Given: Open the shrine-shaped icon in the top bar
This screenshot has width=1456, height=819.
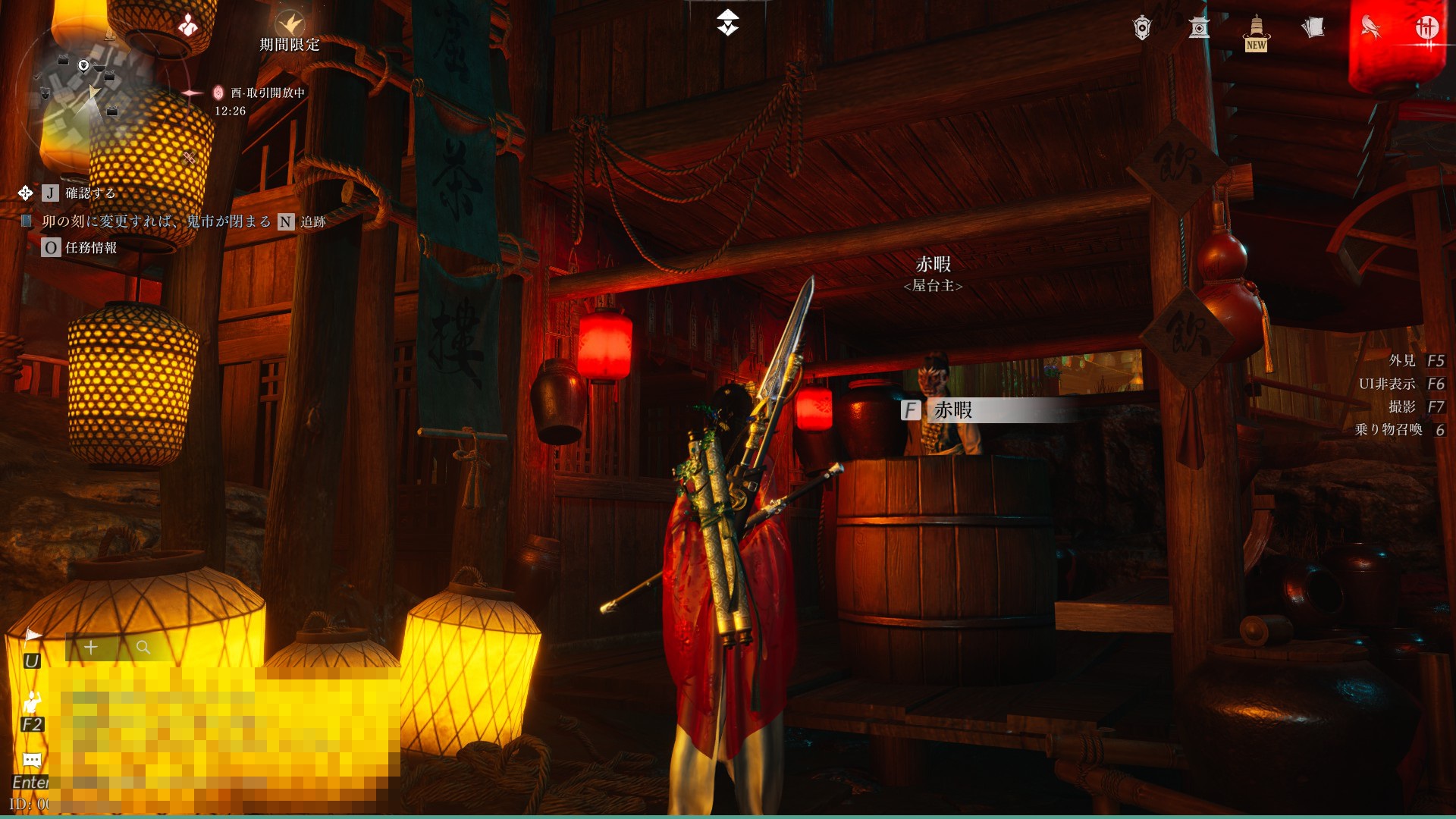Looking at the screenshot, I should click(x=1199, y=28).
